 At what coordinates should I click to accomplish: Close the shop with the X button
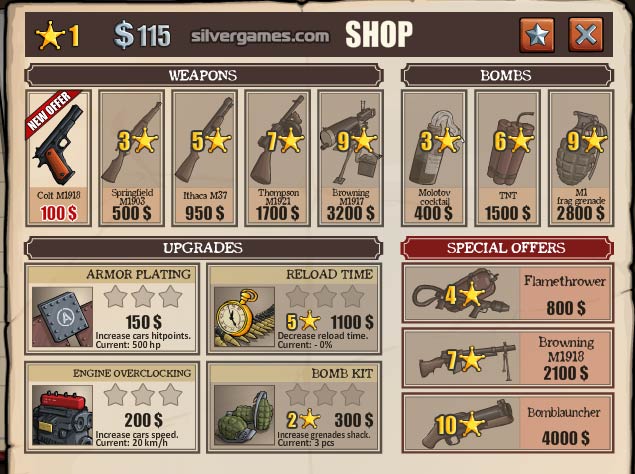pos(586,35)
